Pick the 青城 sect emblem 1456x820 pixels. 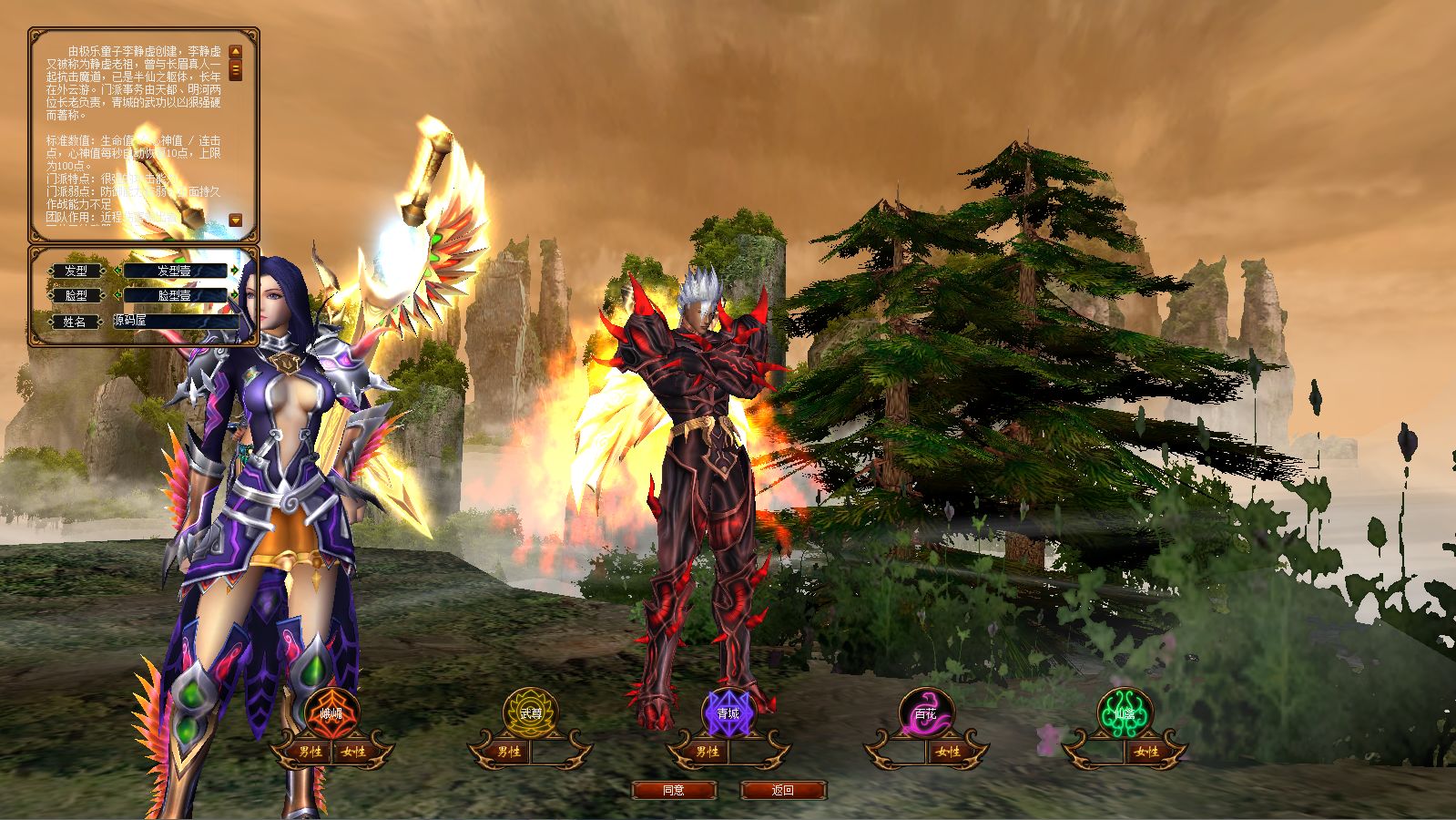click(x=728, y=713)
